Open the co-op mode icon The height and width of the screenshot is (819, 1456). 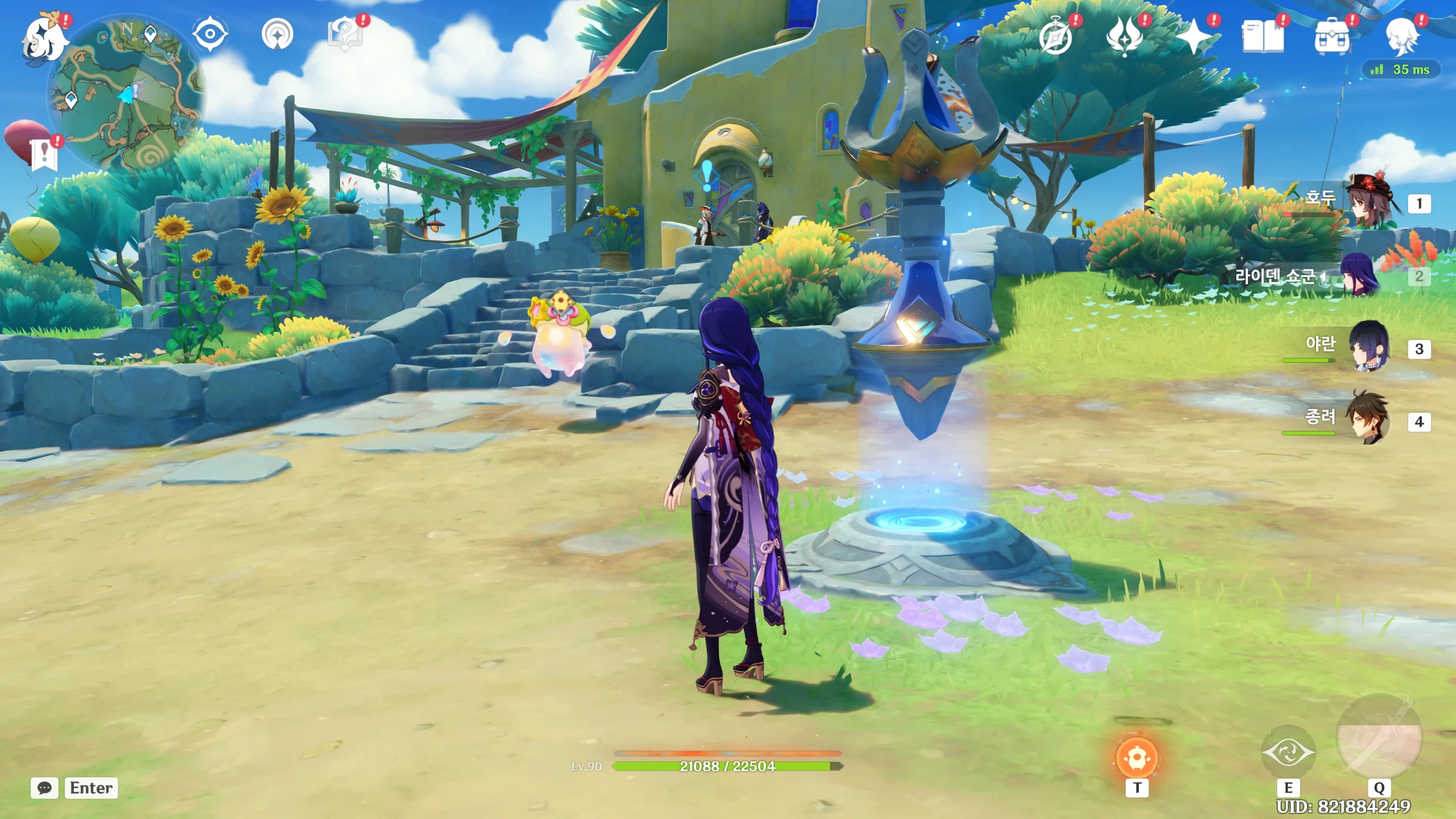coord(278,34)
